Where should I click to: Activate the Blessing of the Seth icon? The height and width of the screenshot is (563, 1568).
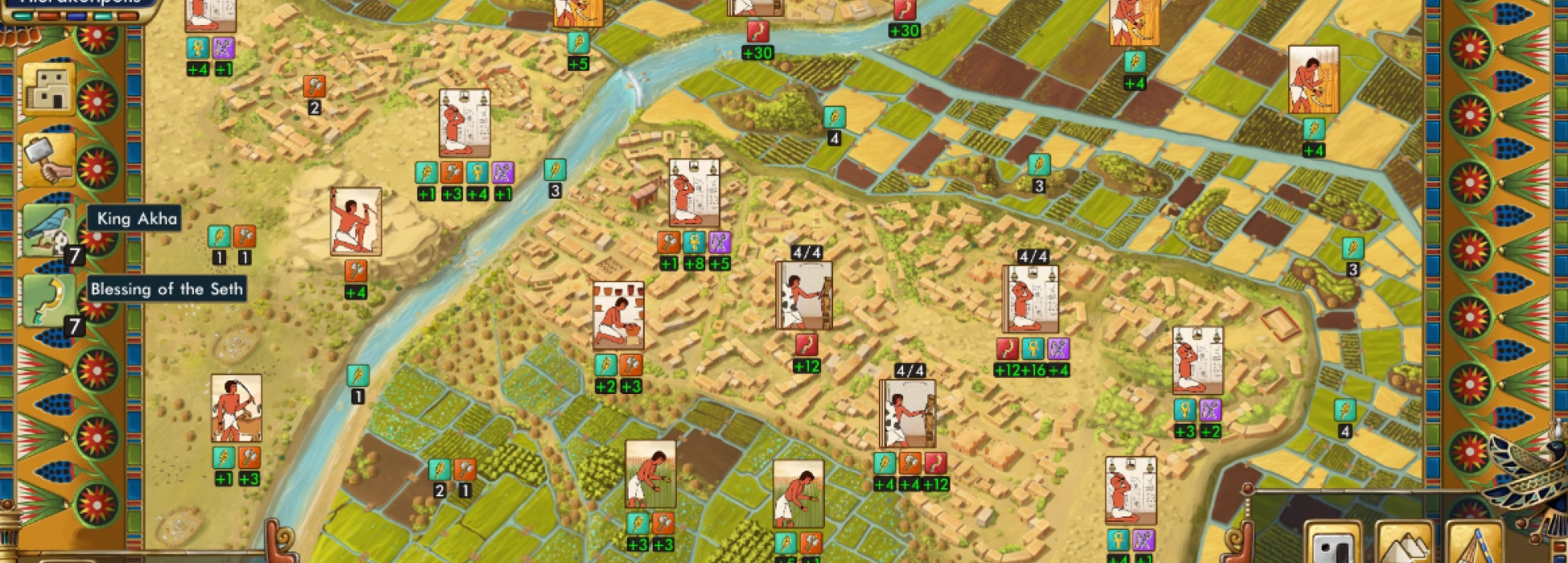click(x=48, y=300)
